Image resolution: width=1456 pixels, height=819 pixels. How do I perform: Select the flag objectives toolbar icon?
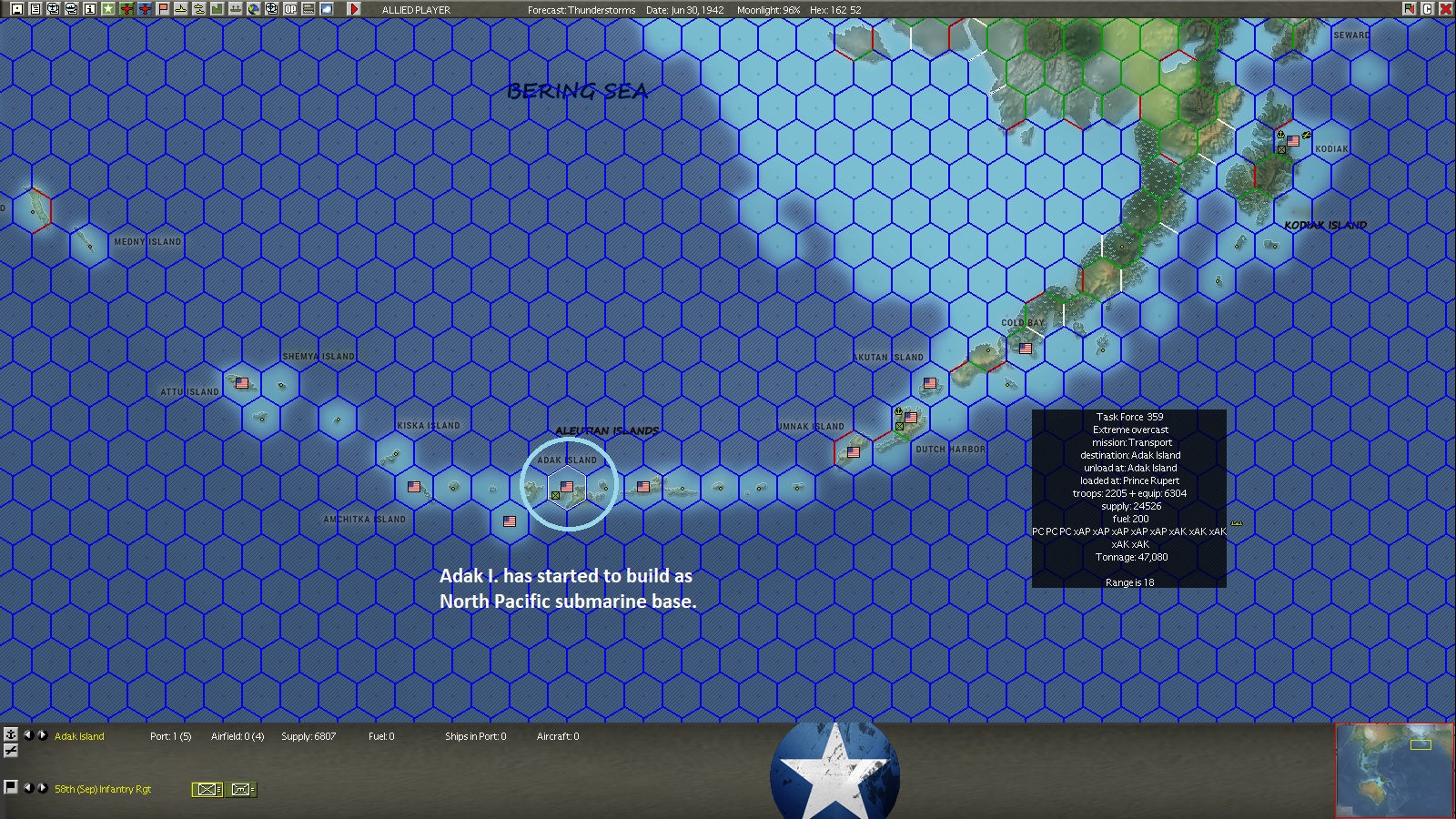161,9
